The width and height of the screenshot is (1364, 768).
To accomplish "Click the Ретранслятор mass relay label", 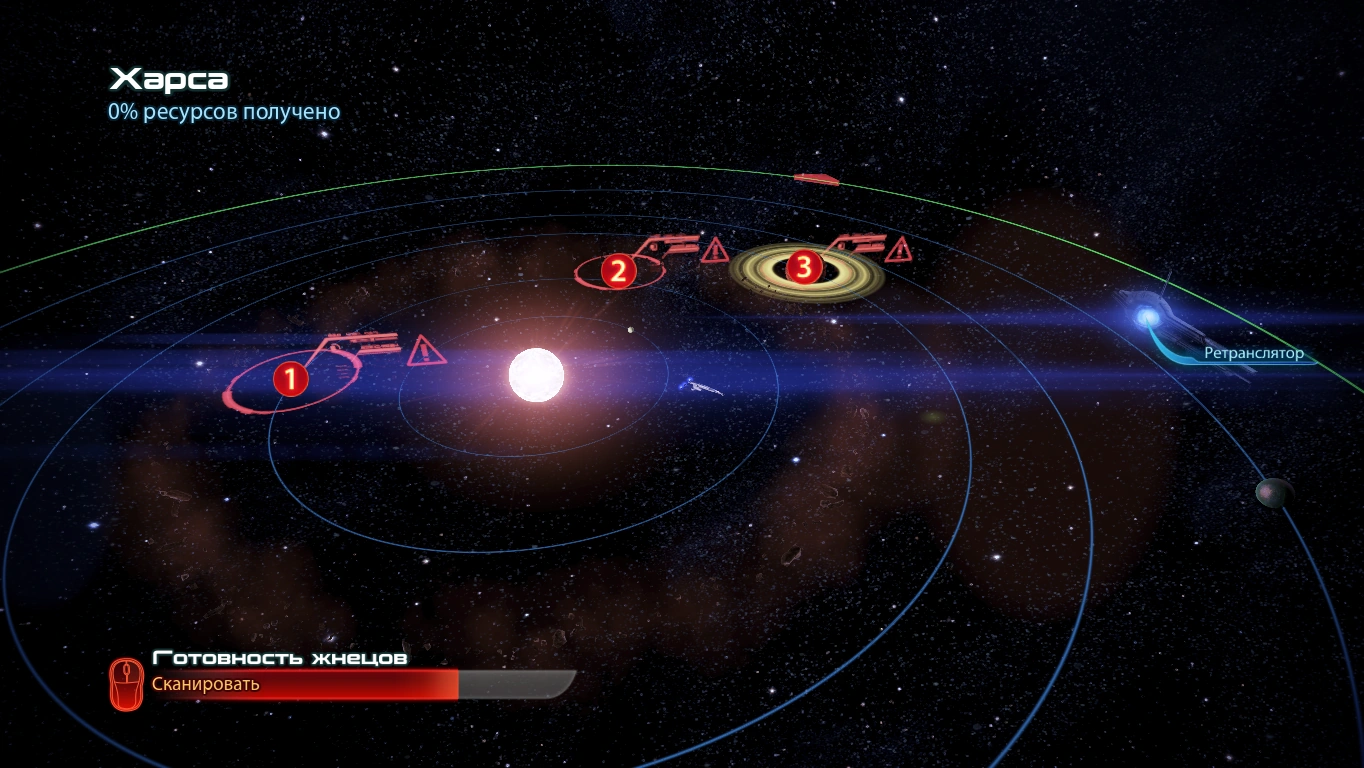I will coord(1253,353).
